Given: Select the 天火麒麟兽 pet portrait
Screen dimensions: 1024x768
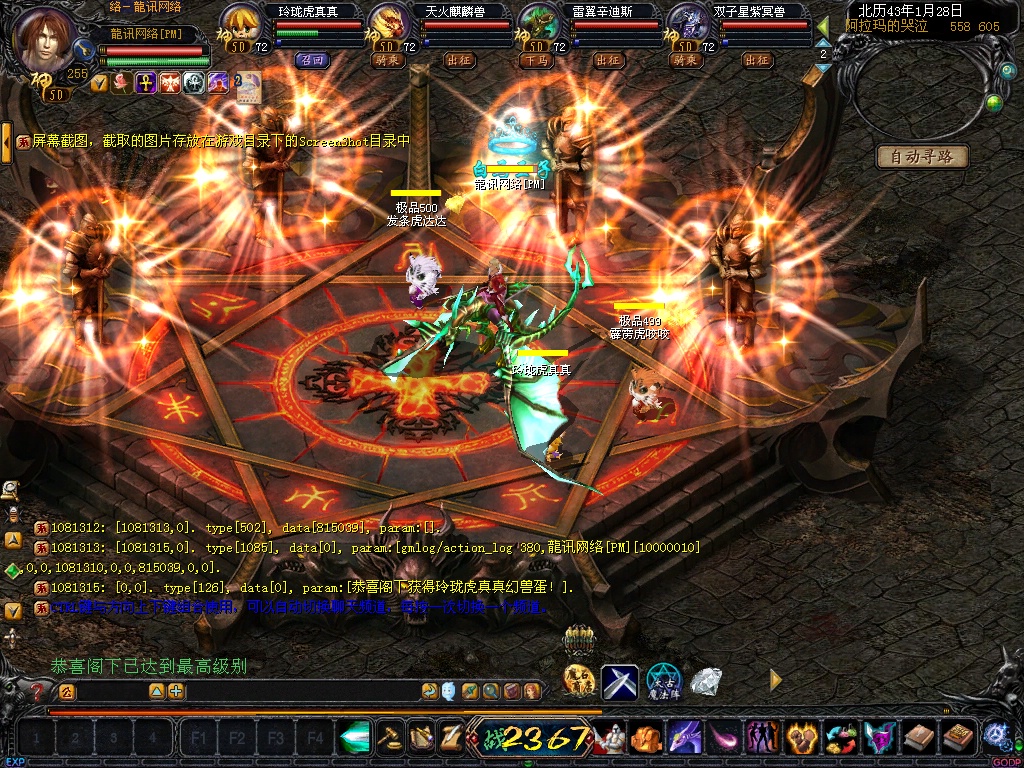Looking at the screenshot, I should (388, 24).
